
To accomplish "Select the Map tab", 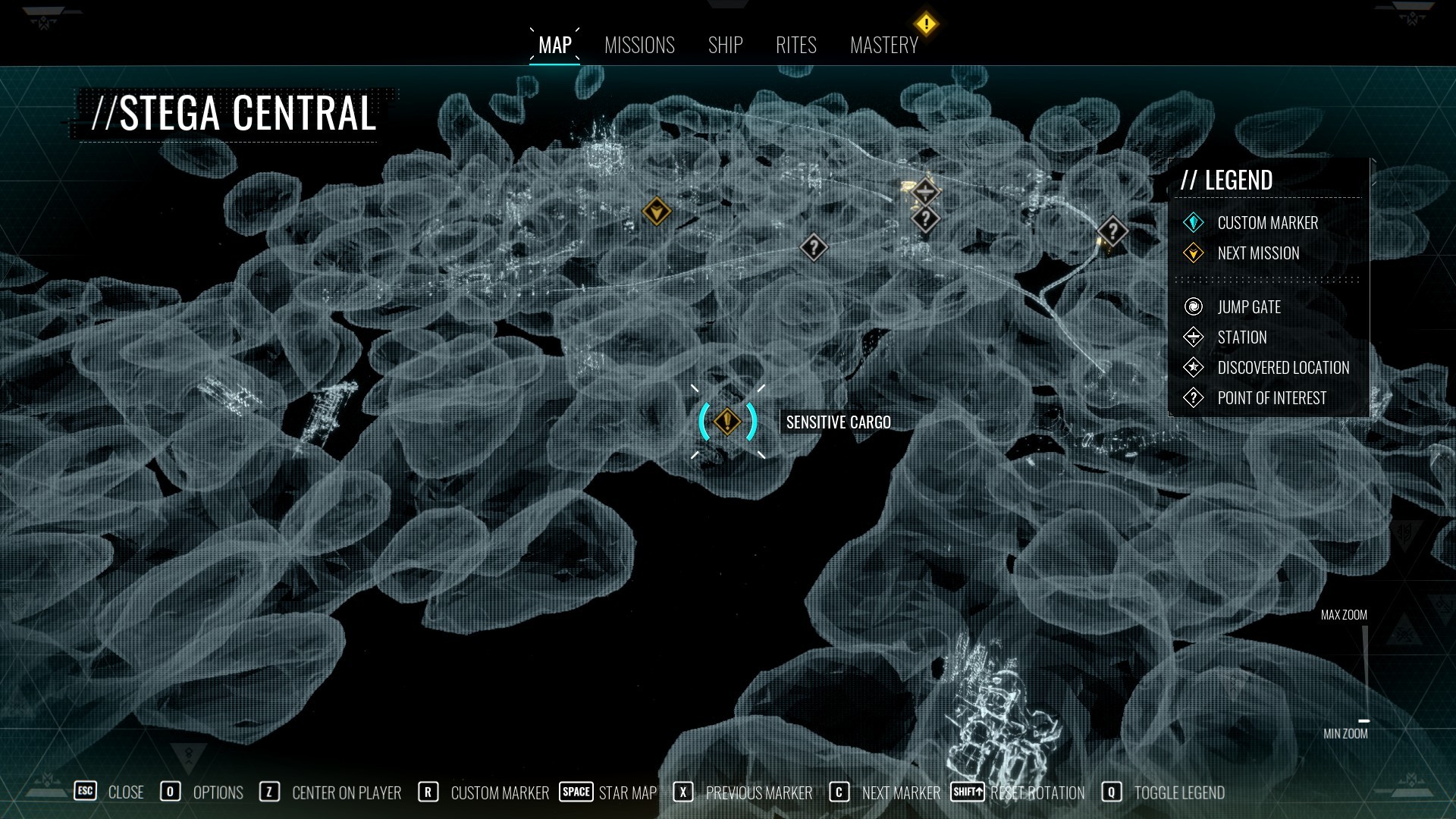I will [554, 45].
